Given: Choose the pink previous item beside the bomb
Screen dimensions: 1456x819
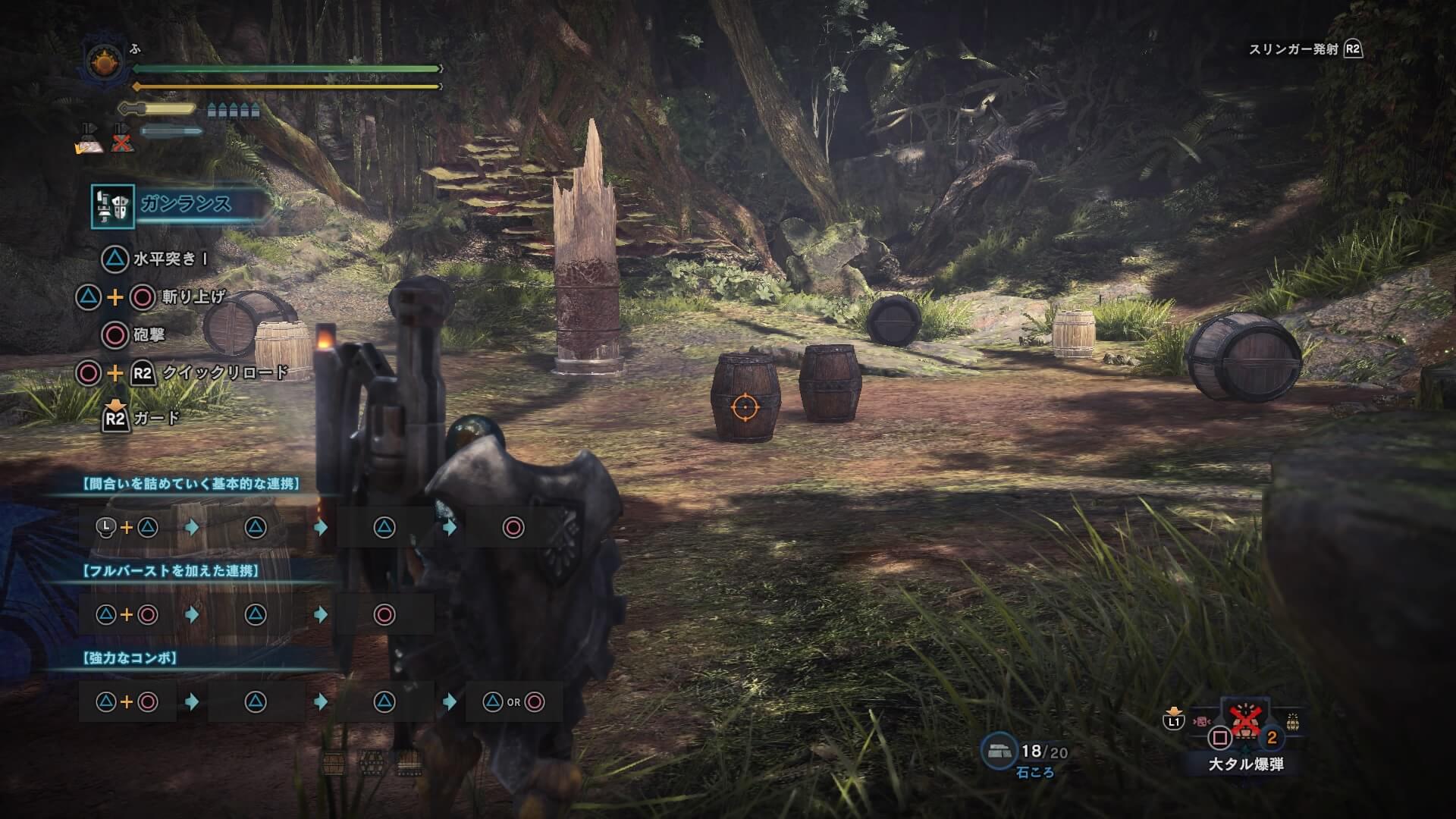Looking at the screenshot, I should [1202, 721].
